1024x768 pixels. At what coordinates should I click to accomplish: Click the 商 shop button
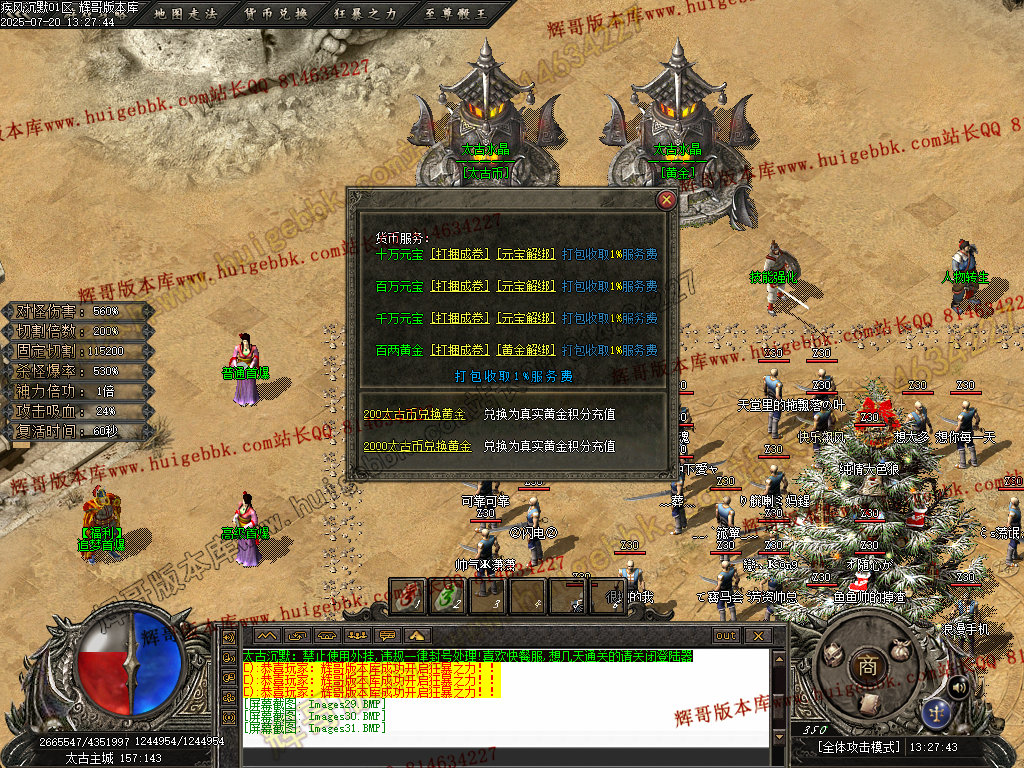tap(868, 665)
